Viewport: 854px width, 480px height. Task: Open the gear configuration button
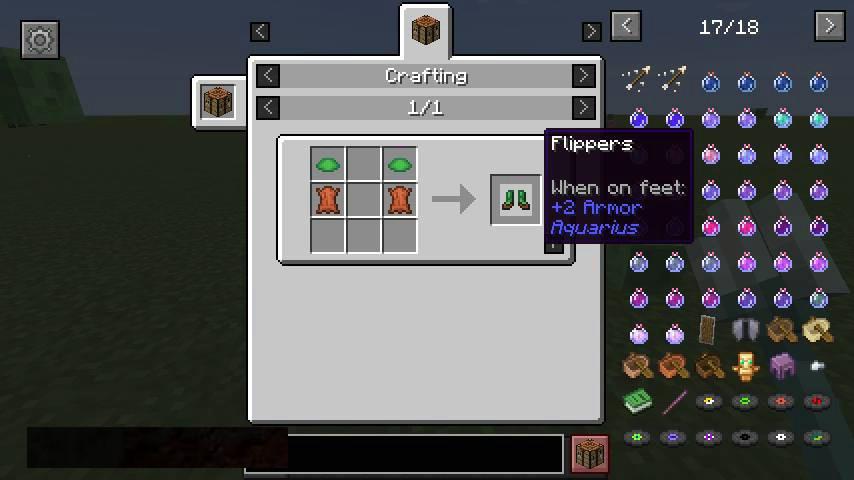click(x=40, y=40)
